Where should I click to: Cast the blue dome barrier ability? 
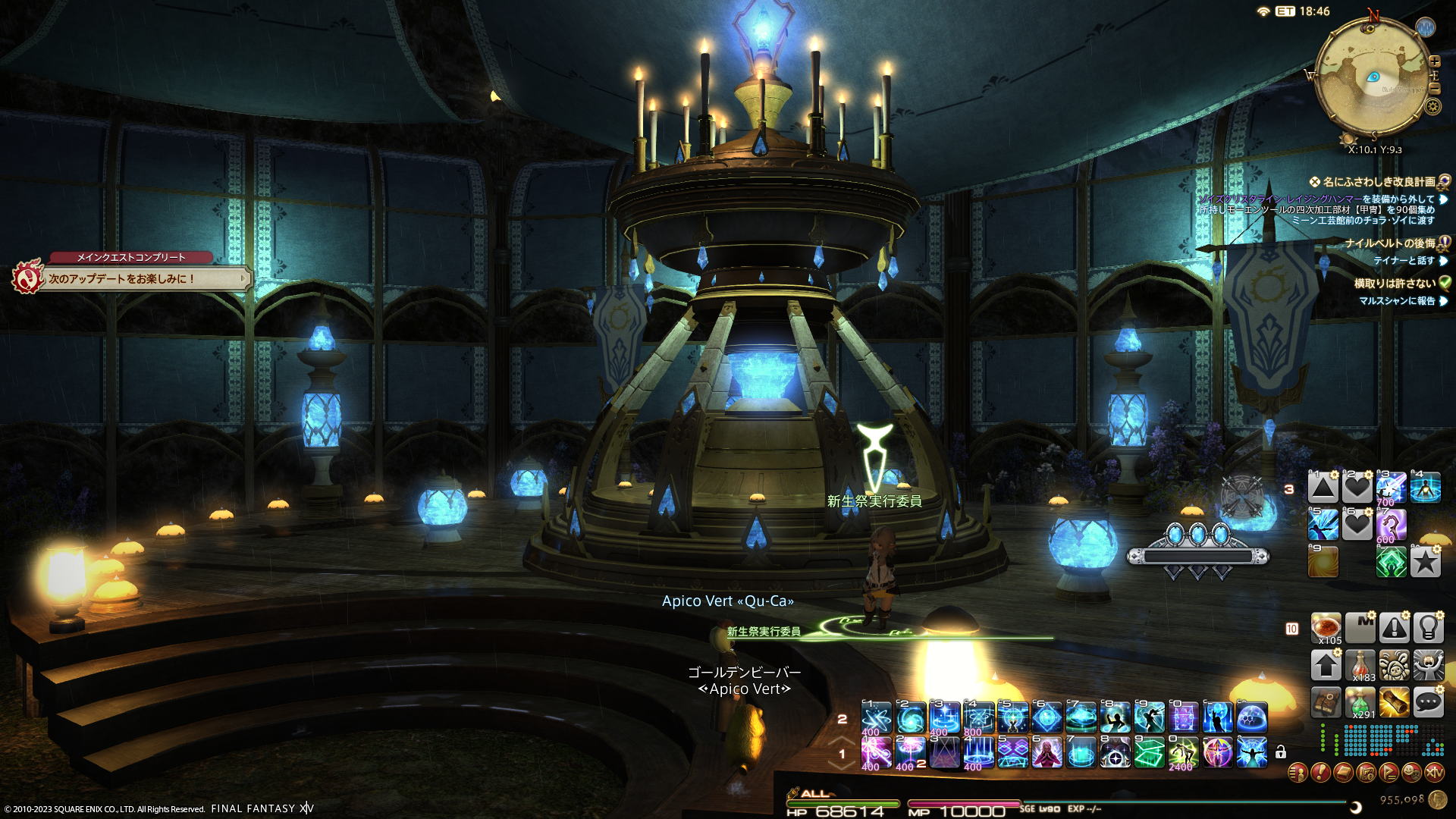[x=1252, y=717]
